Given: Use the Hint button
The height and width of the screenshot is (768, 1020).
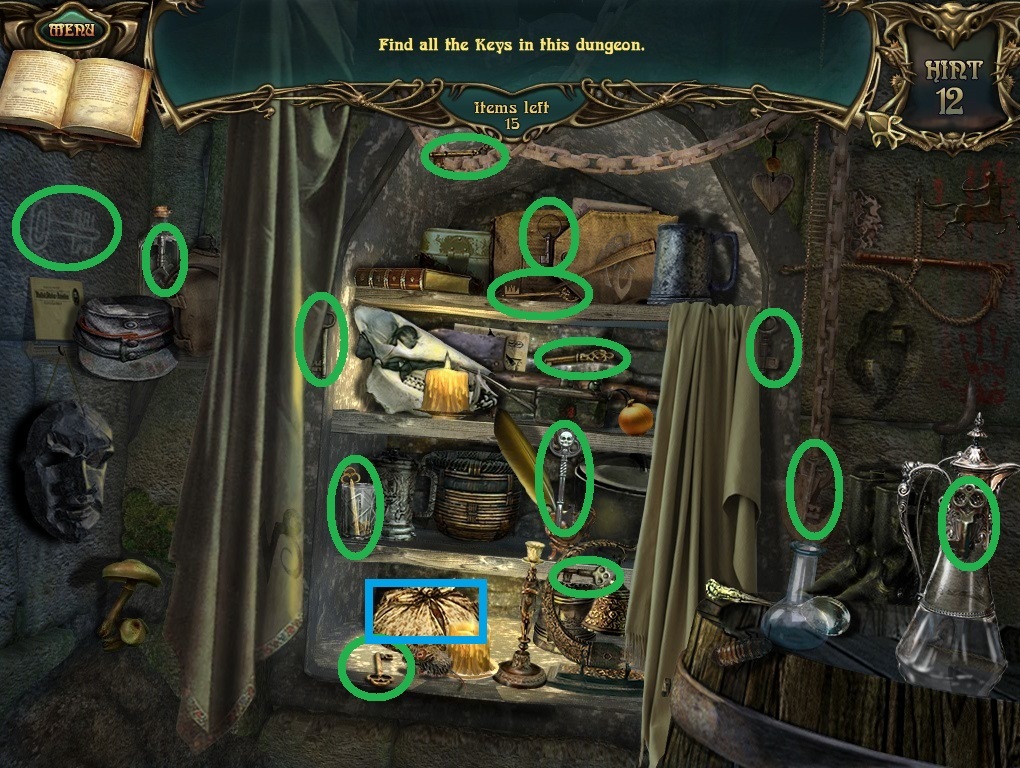Looking at the screenshot, I should (953, 87).
